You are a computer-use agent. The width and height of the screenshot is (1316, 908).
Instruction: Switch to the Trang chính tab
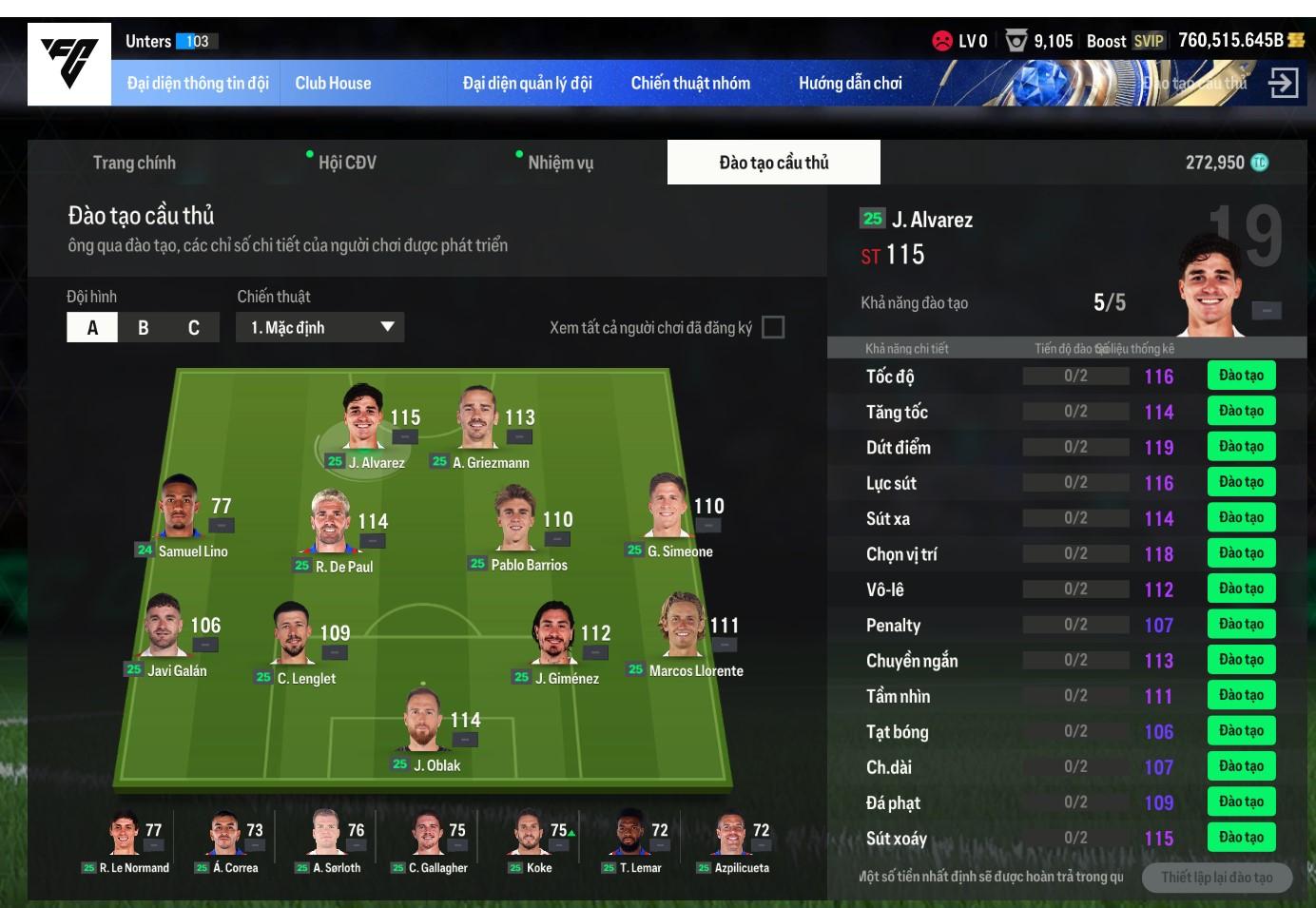click(x=134, y=163)
